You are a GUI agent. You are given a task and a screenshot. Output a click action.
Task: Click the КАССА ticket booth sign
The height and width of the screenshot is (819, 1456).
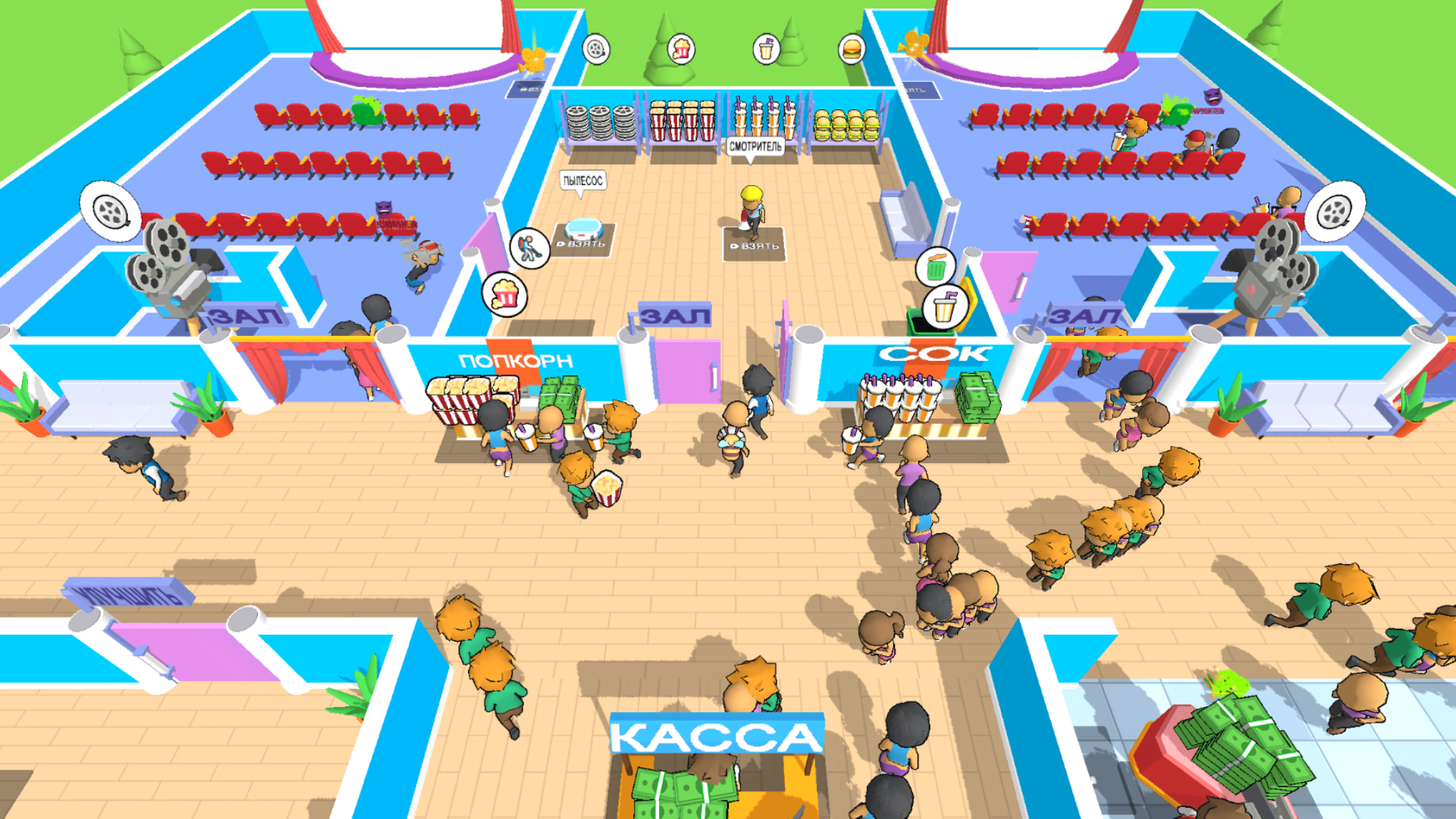click(717, 733)
